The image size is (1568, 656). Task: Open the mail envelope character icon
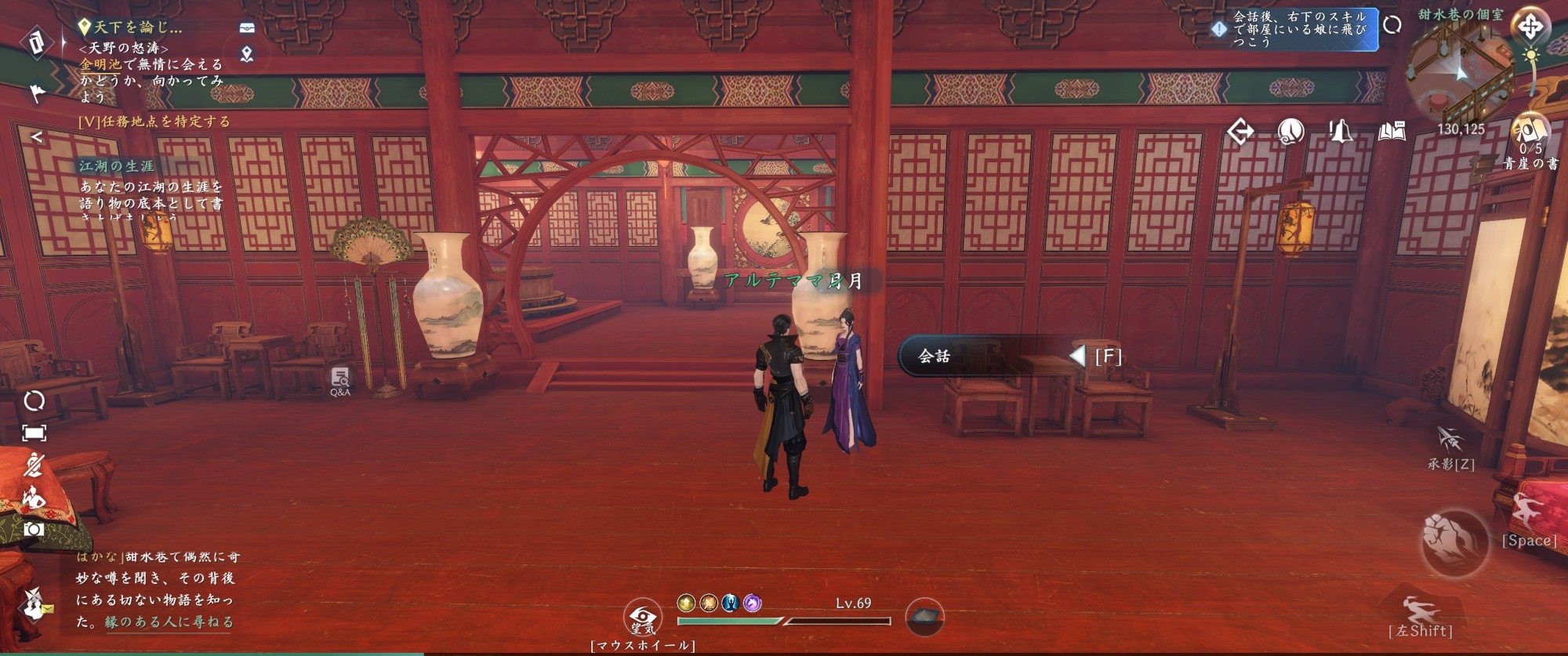[x=34, y=604]
